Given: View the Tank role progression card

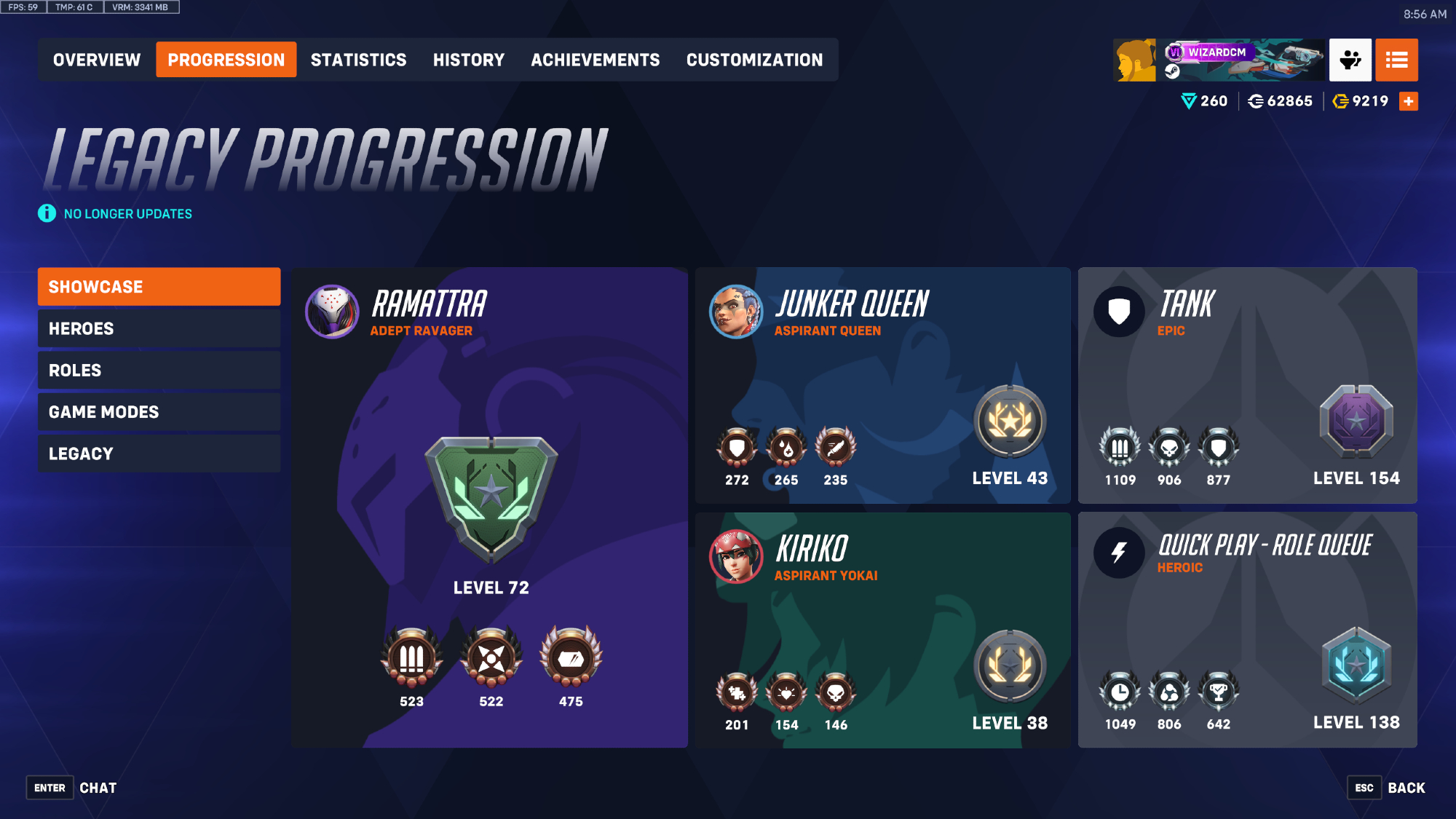Looking at the screenshot, I should 1247,385.
